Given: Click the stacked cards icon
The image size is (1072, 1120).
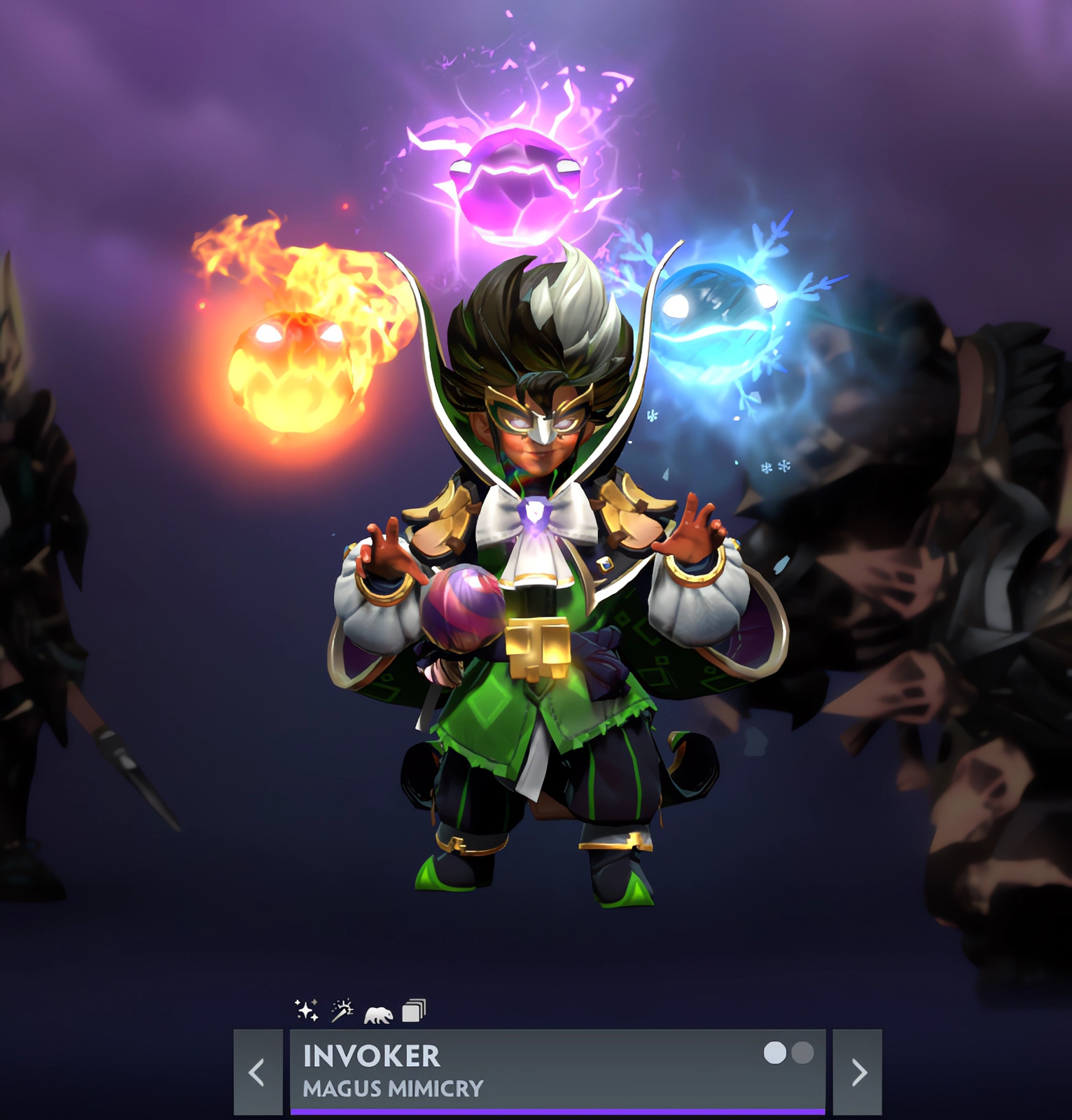Looking at the screenshot, I should coord(414,1011).
